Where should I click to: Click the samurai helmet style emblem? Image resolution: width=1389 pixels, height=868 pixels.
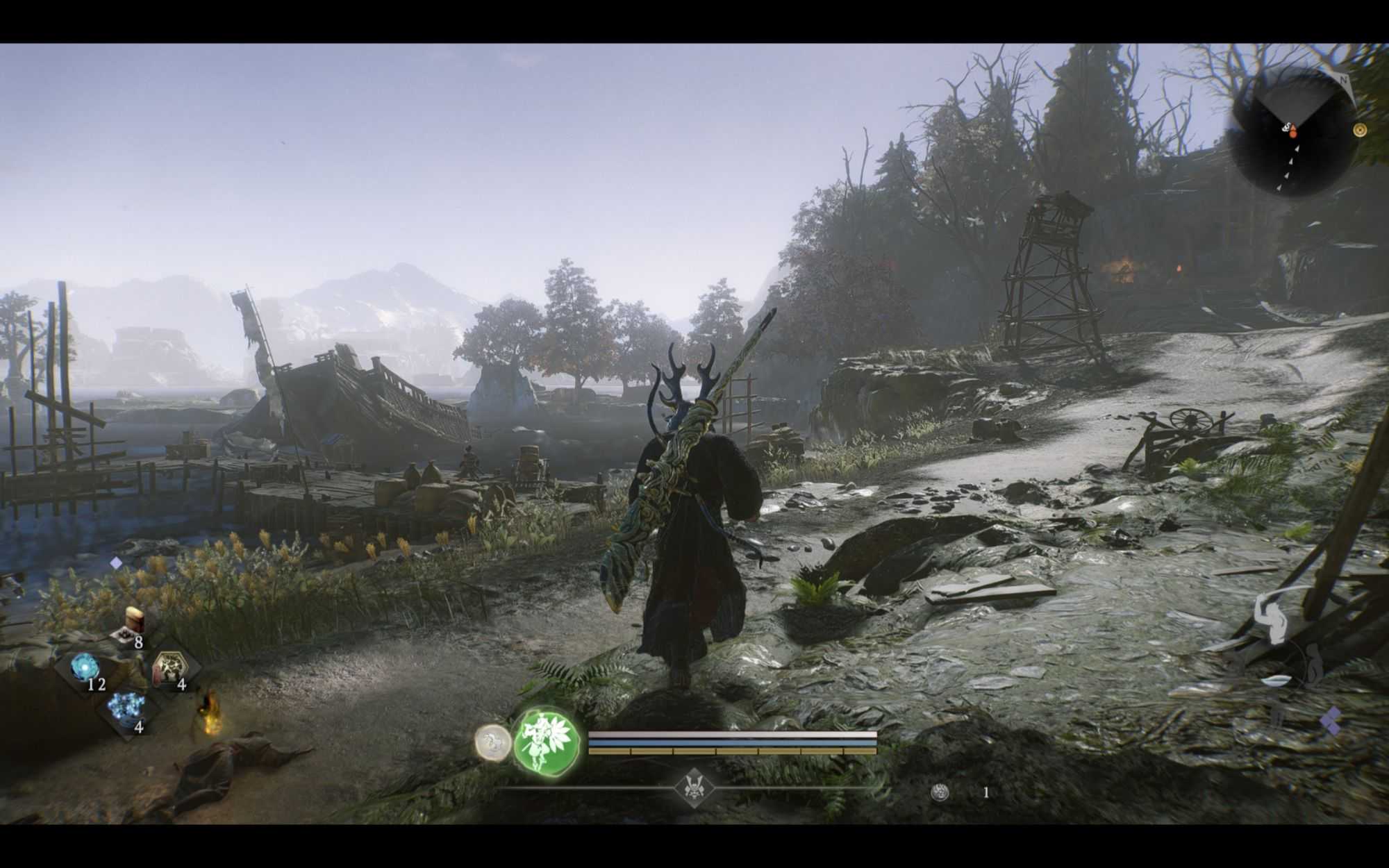[x=694, y=787]
